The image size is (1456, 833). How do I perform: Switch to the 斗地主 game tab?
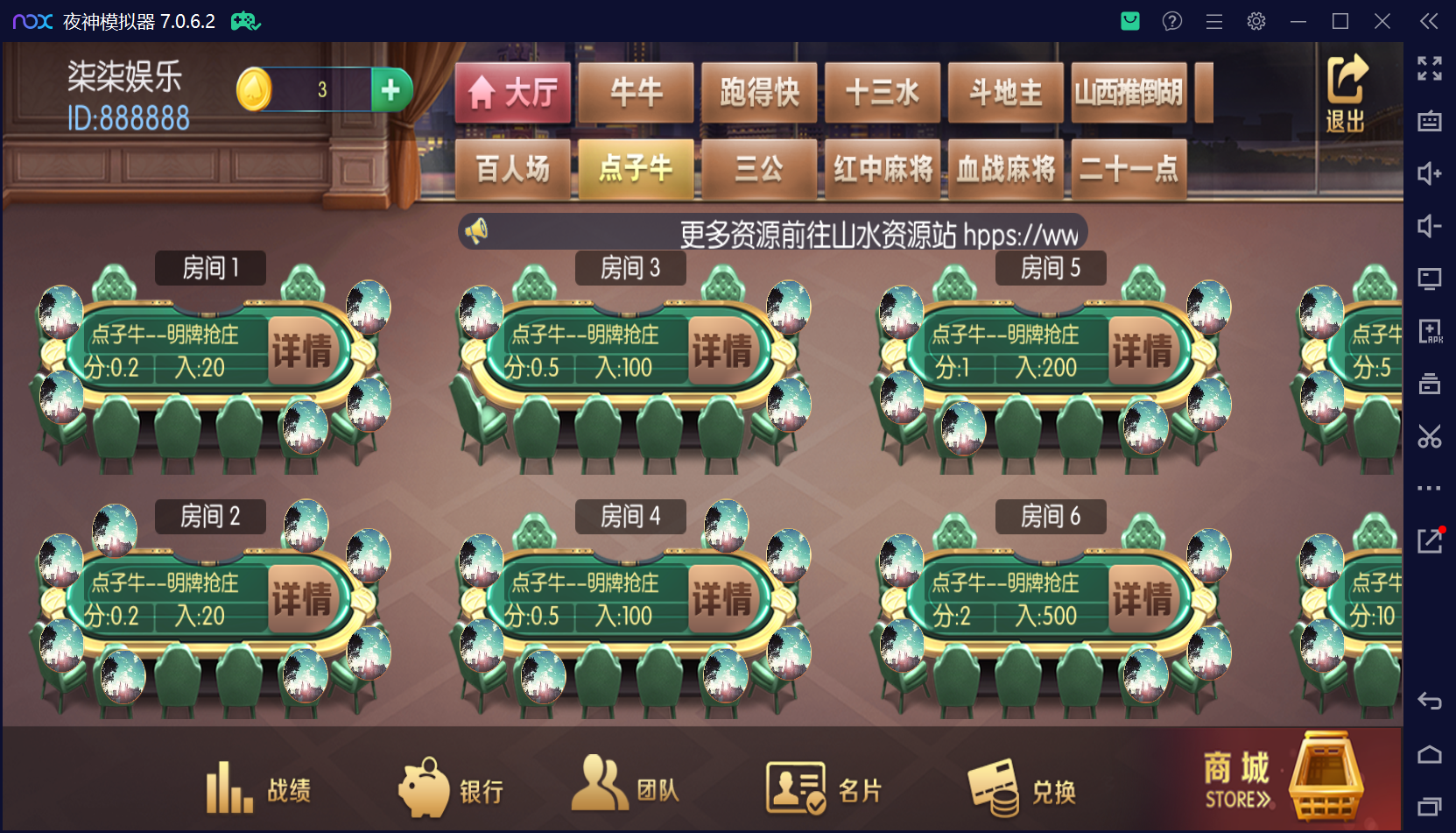(1005, 92)
